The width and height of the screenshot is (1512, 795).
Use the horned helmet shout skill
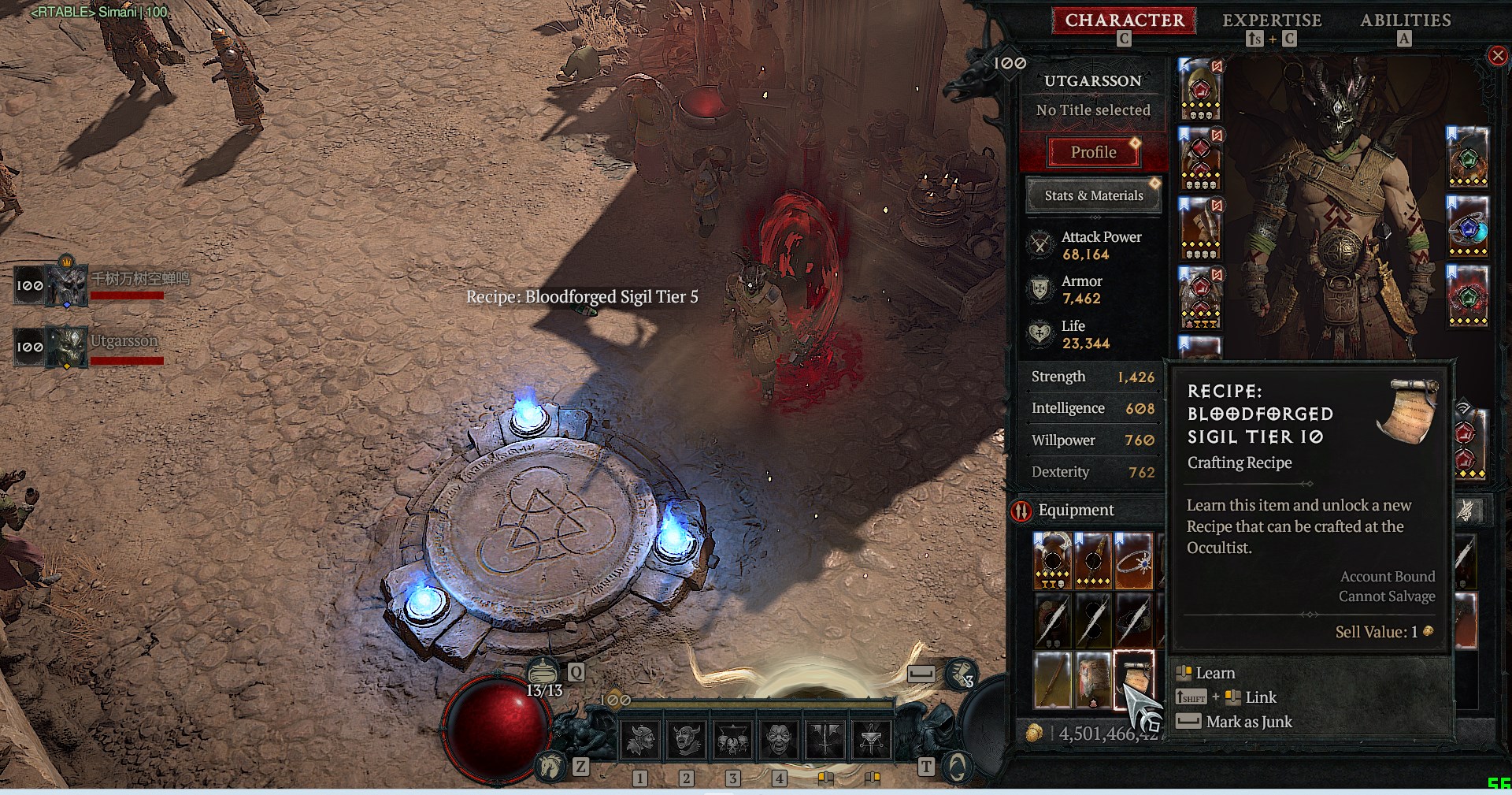click(640, 740)
